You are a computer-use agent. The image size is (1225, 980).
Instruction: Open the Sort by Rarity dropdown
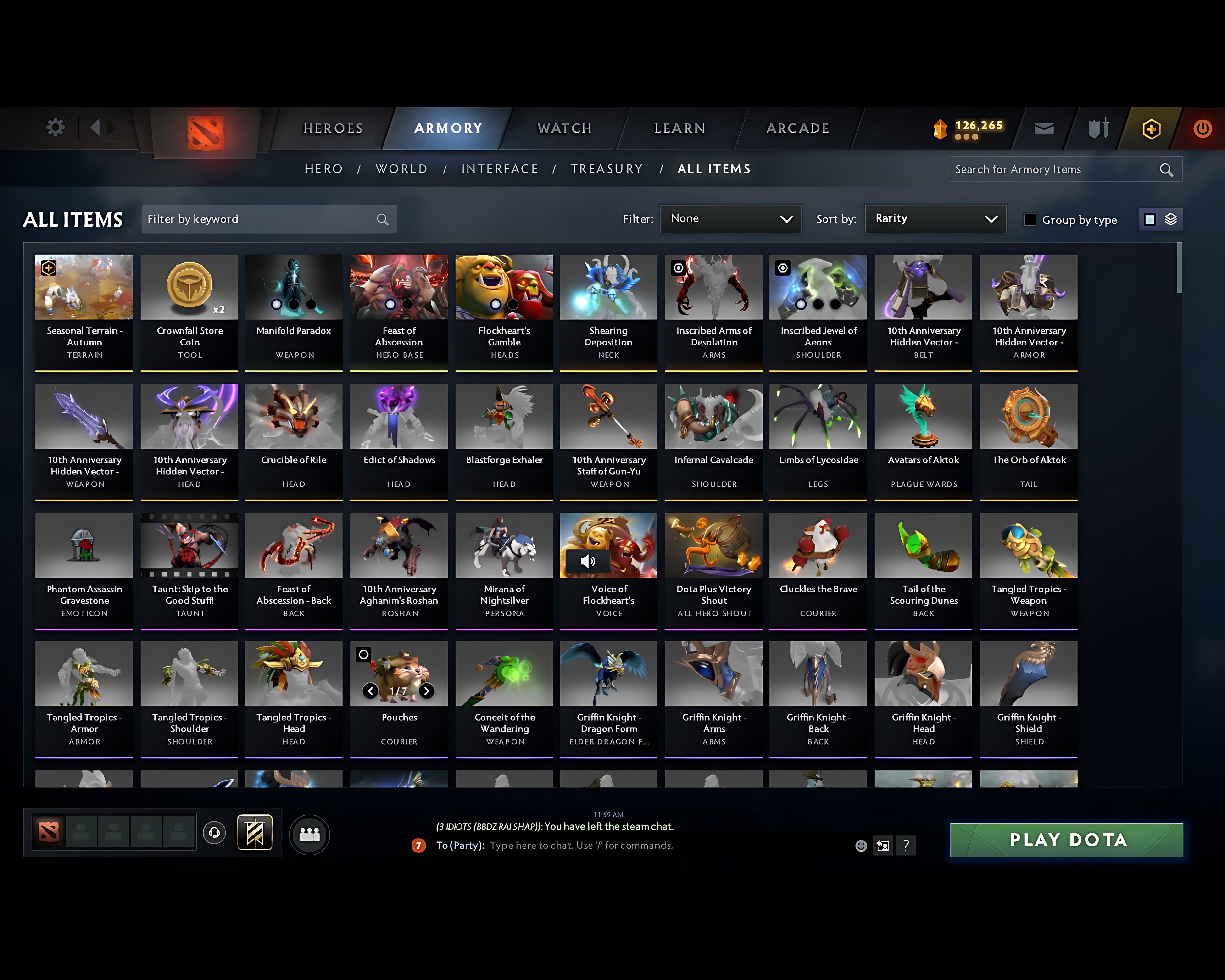[x=935, y=219]
